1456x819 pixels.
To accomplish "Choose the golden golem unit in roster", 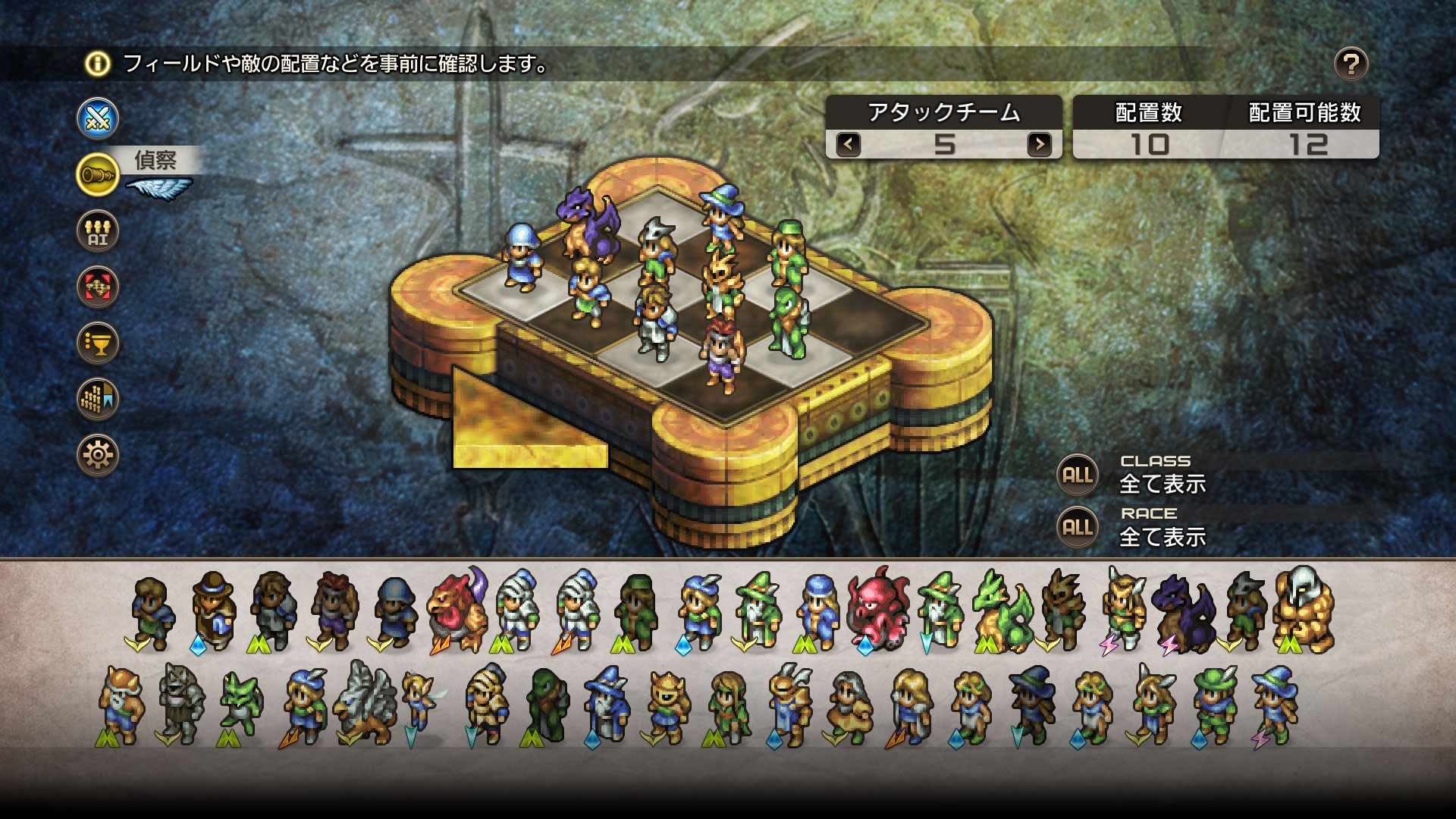I will click(x=1303, y=610).
